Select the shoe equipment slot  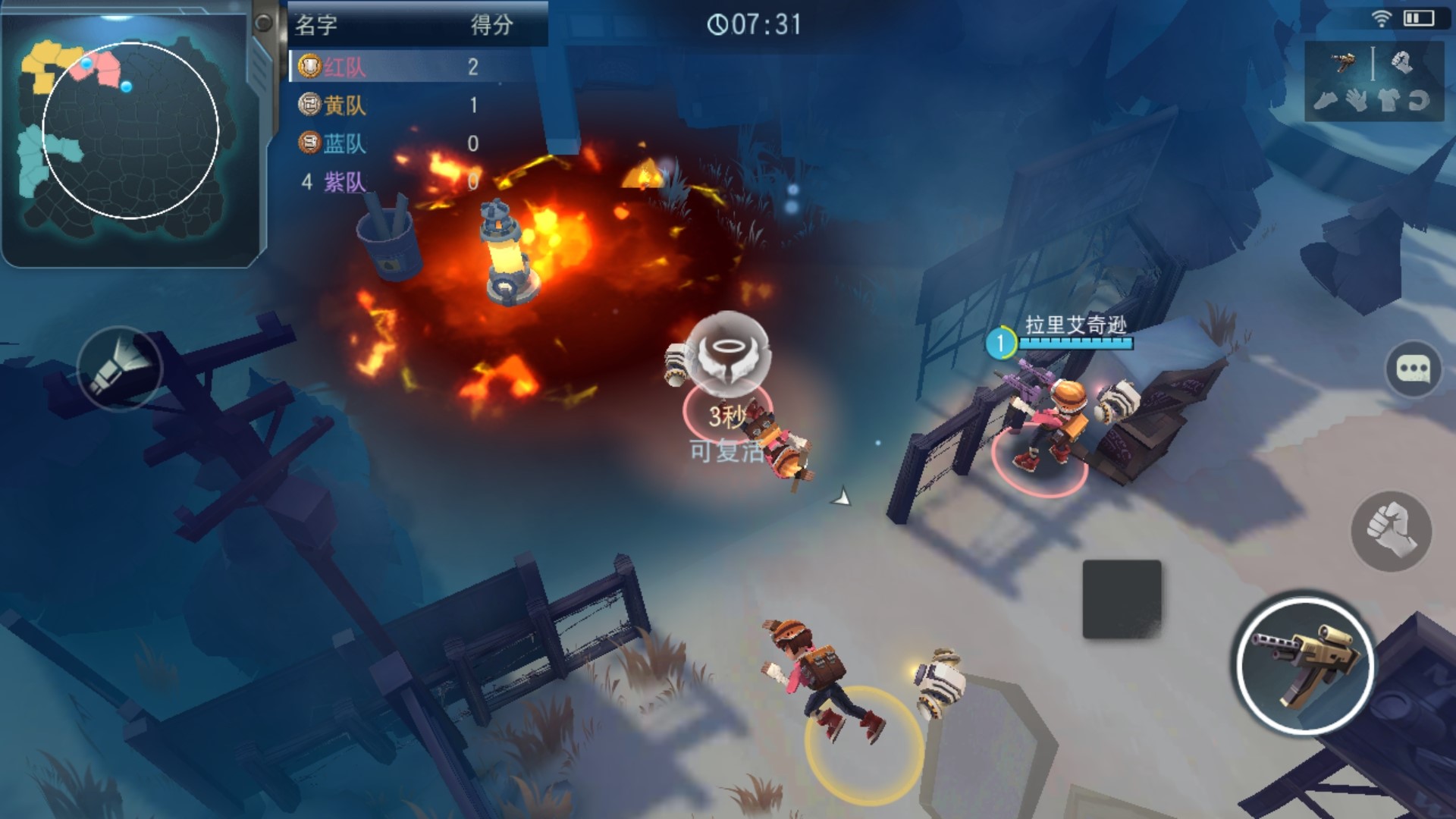click(x=1326, y=101)
